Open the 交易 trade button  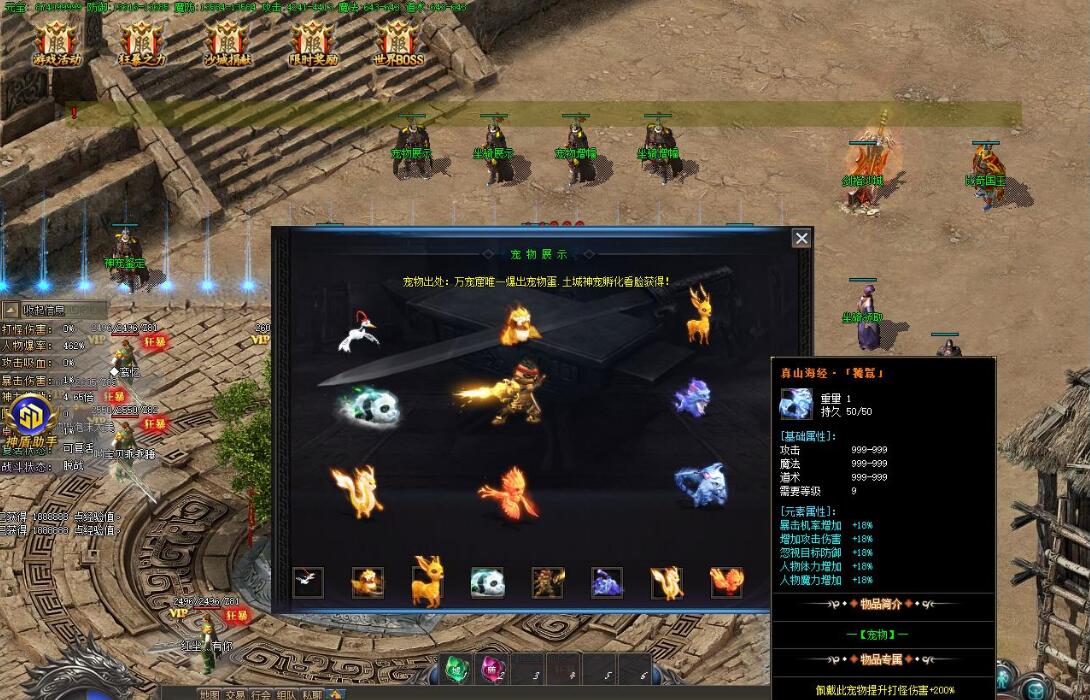point(235,694)
